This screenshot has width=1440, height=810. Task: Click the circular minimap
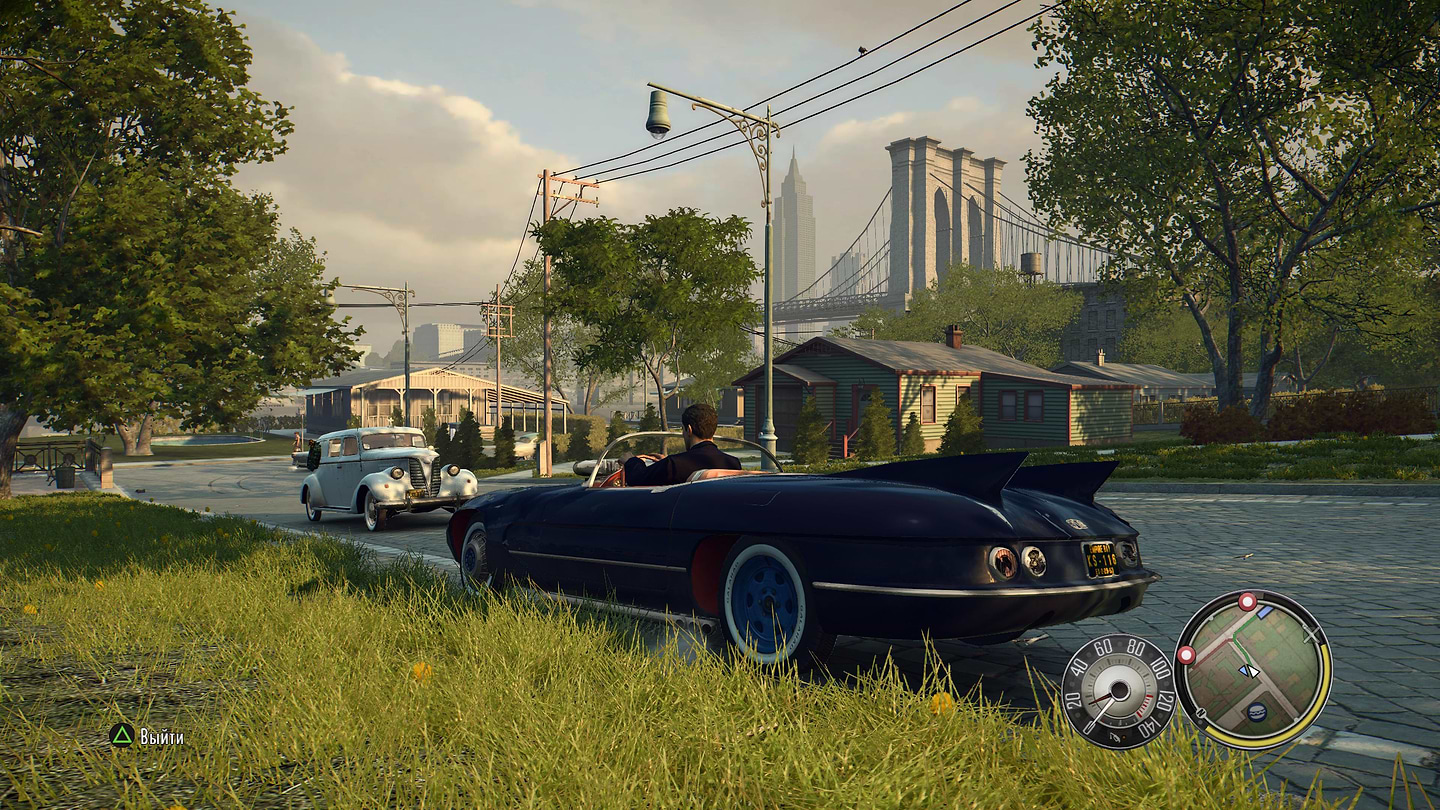point(1252,669)
